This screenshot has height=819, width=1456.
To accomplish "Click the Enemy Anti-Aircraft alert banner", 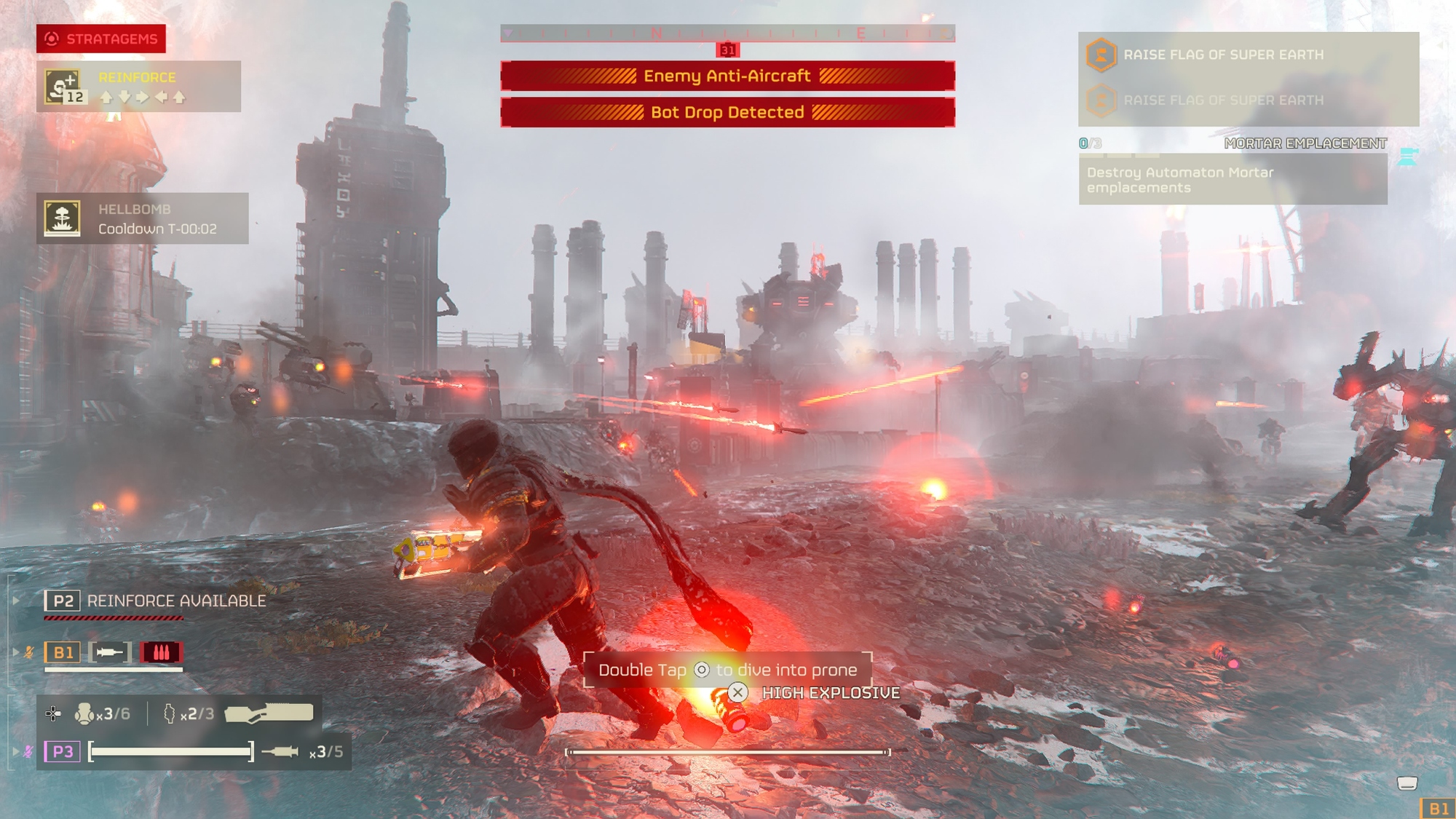I will click(x=727, y=76).
